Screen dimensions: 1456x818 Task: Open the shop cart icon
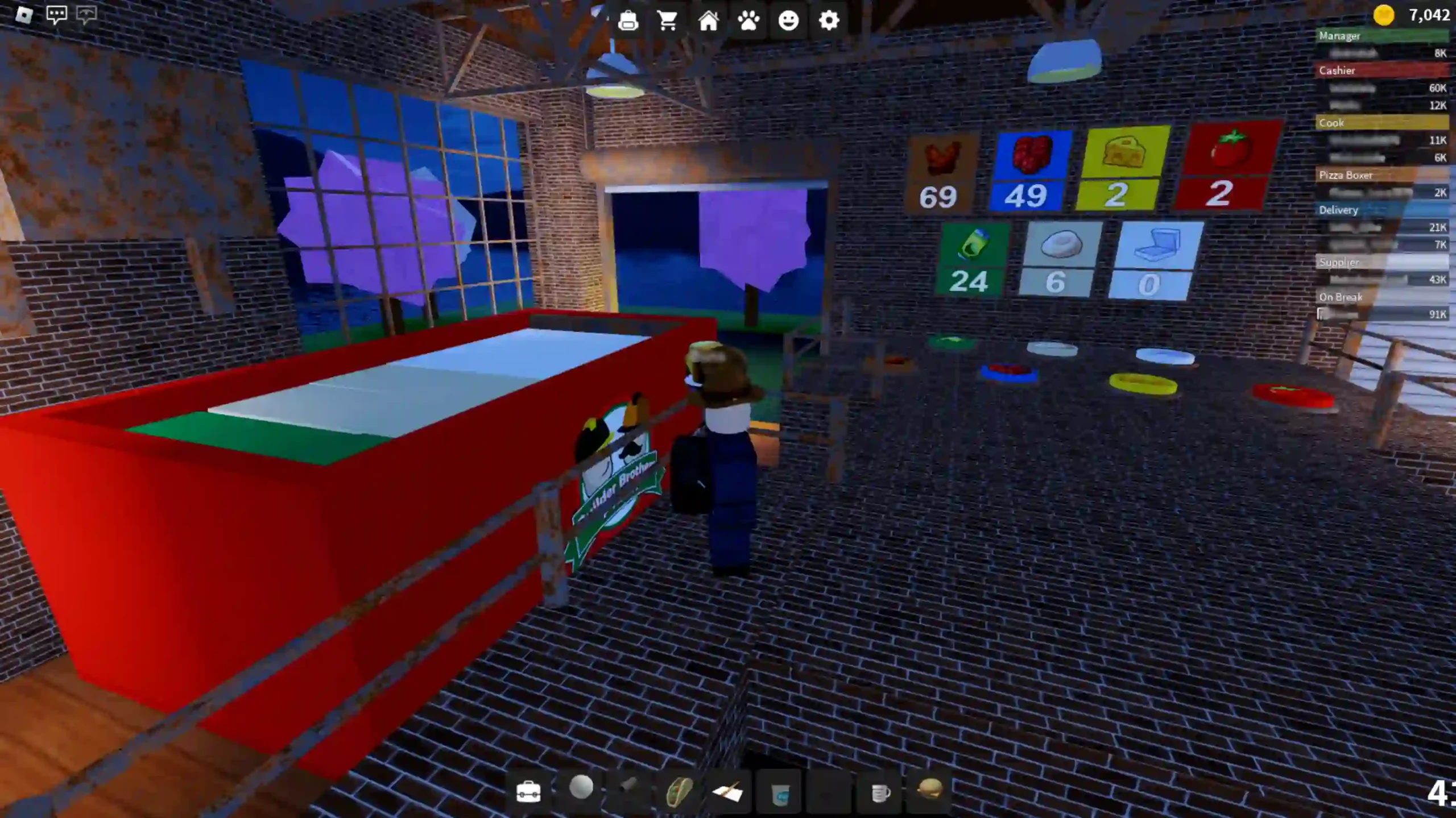[x=668, y=21]
